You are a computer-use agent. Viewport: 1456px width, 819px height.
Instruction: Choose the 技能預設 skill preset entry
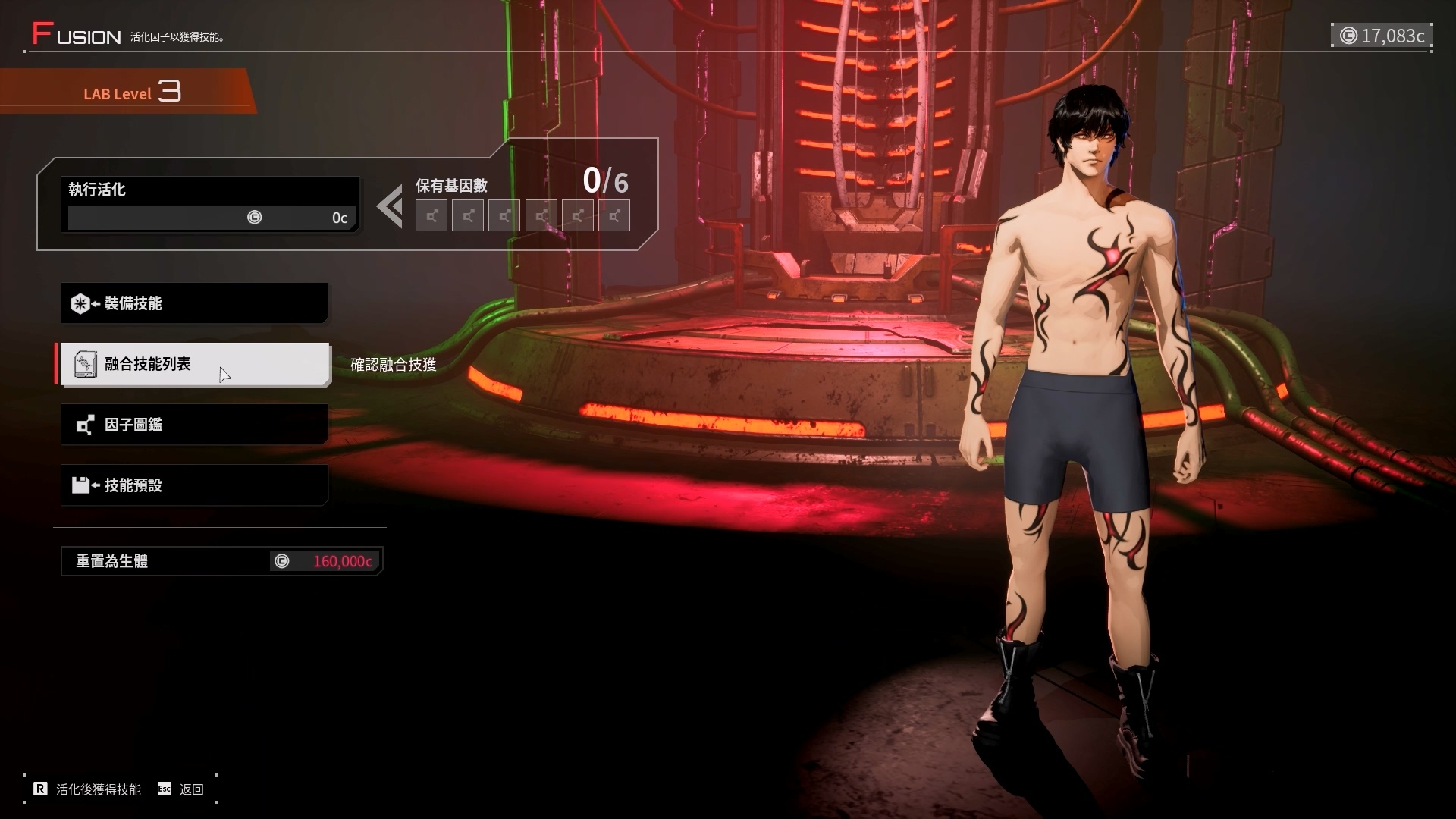point(194,485)
